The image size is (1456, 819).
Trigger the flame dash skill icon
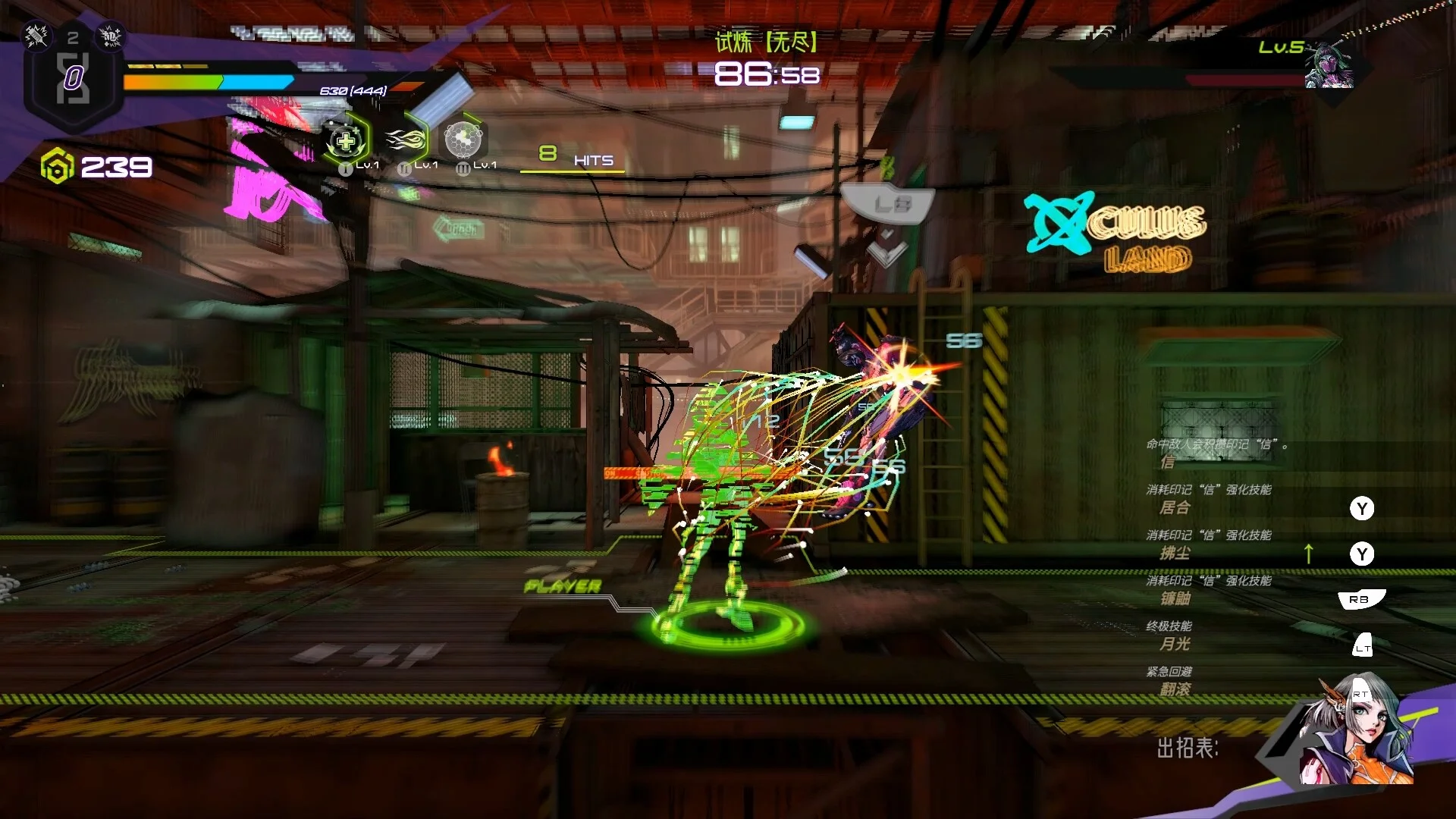coord(405,140)
